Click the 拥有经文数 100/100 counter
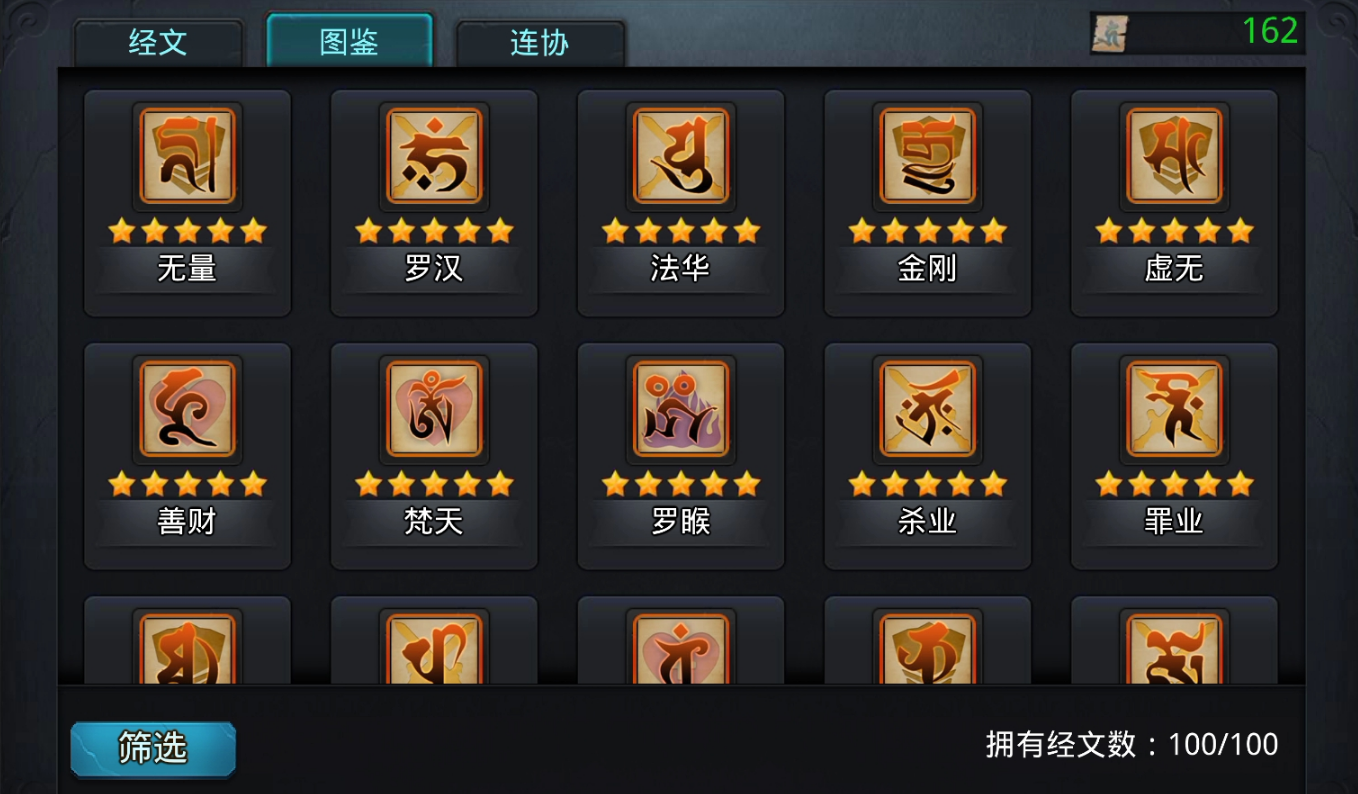The width and height of the screenshot is (1358, 794). click(x=1123, y=744)
